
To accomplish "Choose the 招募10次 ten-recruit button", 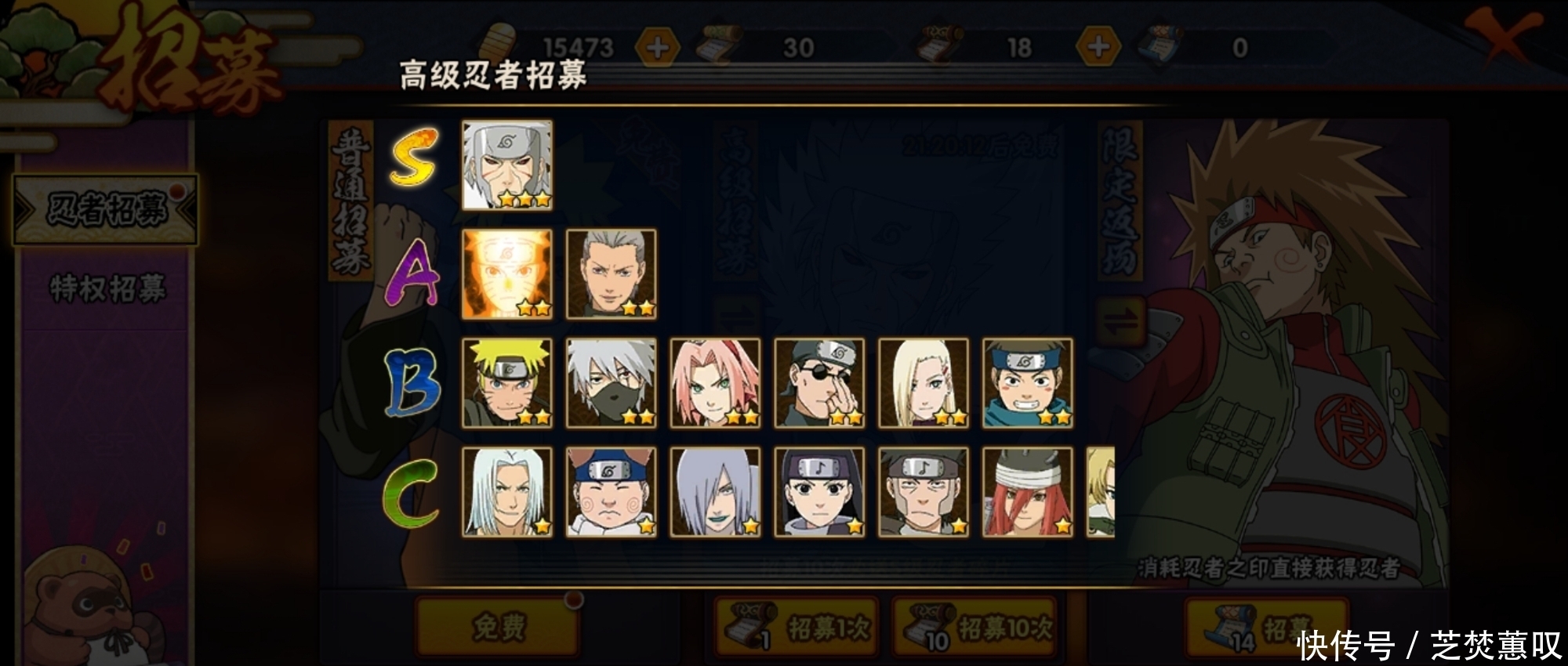I will click(x=976, y=628).
